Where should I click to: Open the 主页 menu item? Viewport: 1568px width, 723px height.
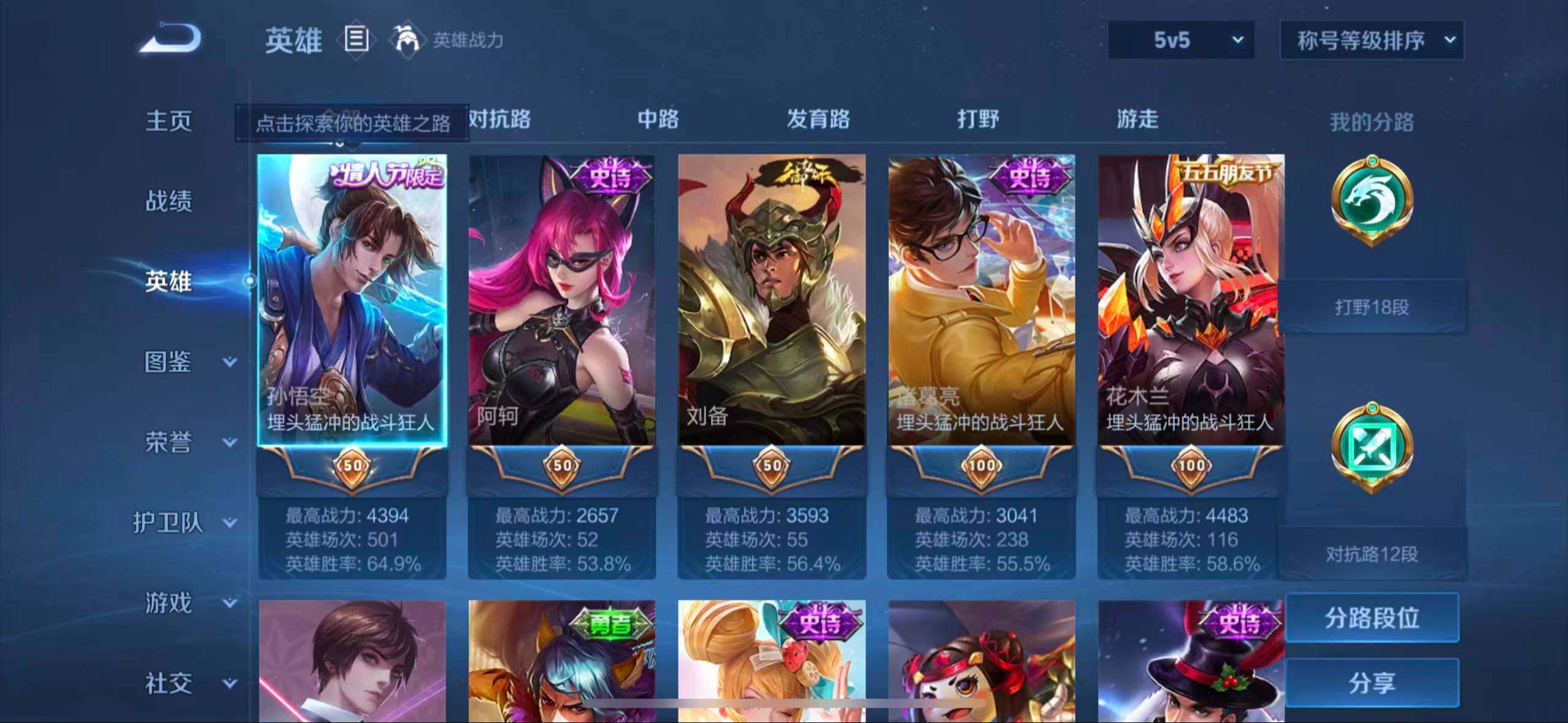click(168, 121)
